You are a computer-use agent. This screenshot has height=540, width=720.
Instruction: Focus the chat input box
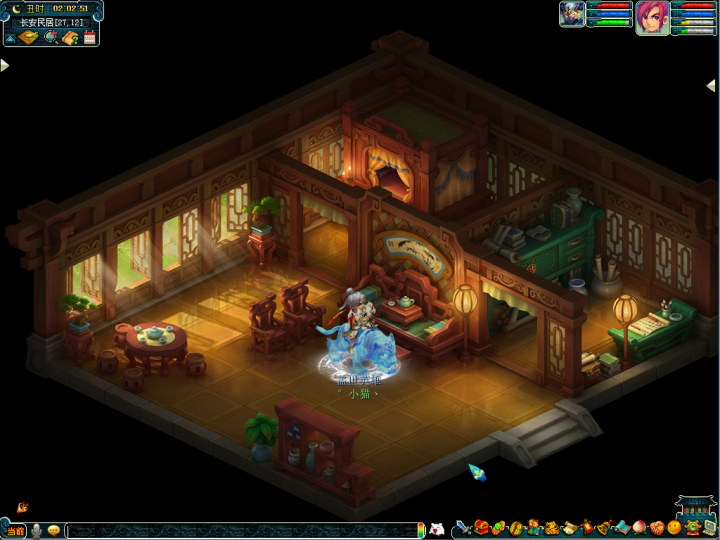240,530
